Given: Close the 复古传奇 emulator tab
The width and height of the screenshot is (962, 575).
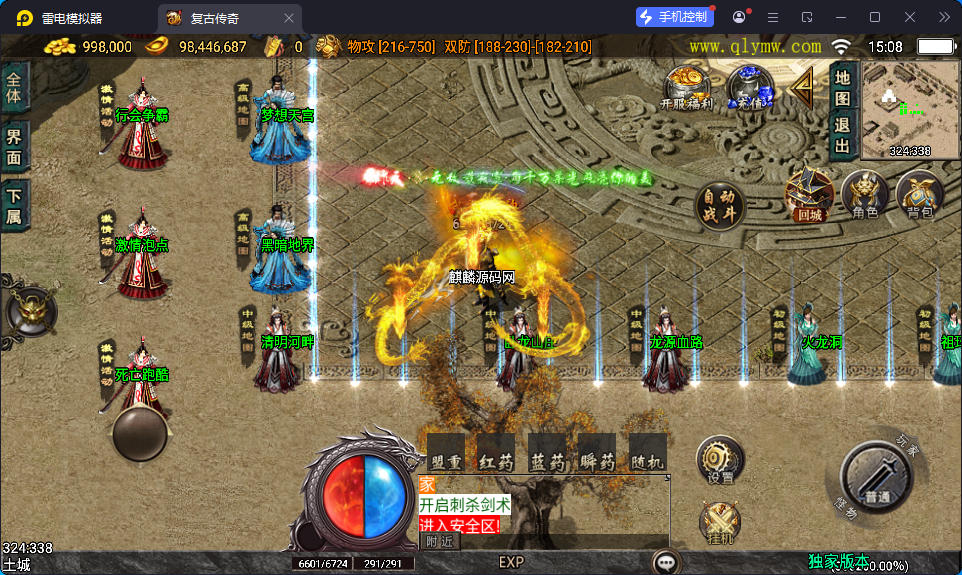Looking at the screenshot, I should coord(289,17).
